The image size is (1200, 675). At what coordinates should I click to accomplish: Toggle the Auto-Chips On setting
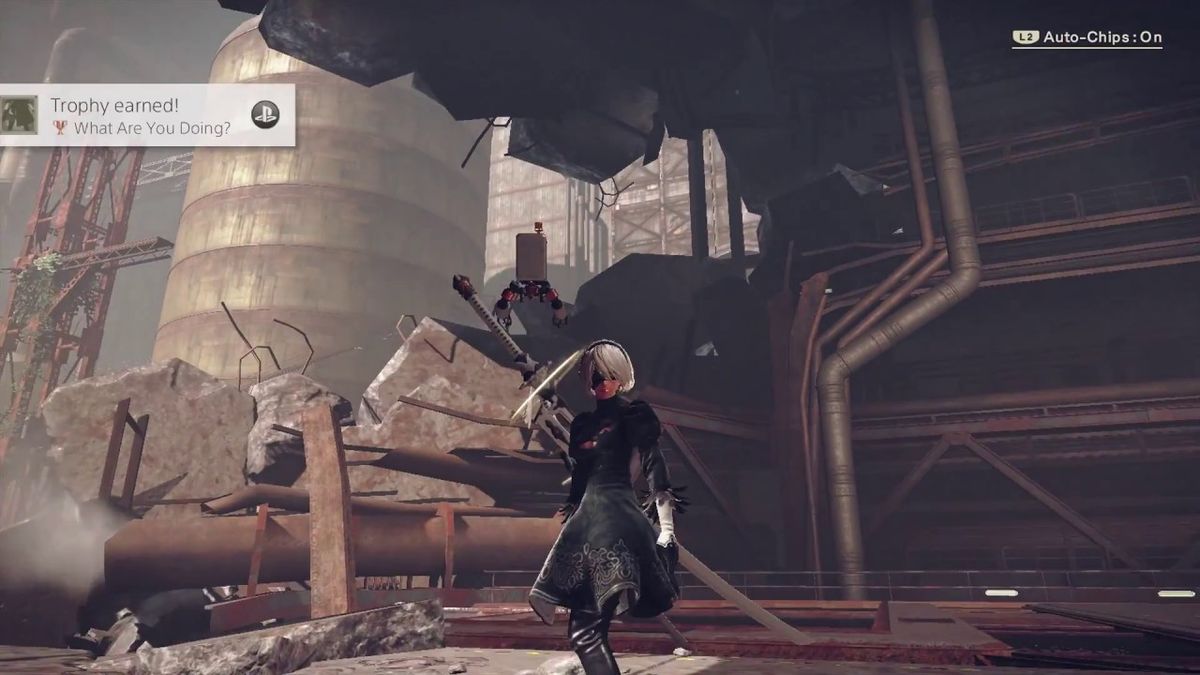[x=1088, y=38]
